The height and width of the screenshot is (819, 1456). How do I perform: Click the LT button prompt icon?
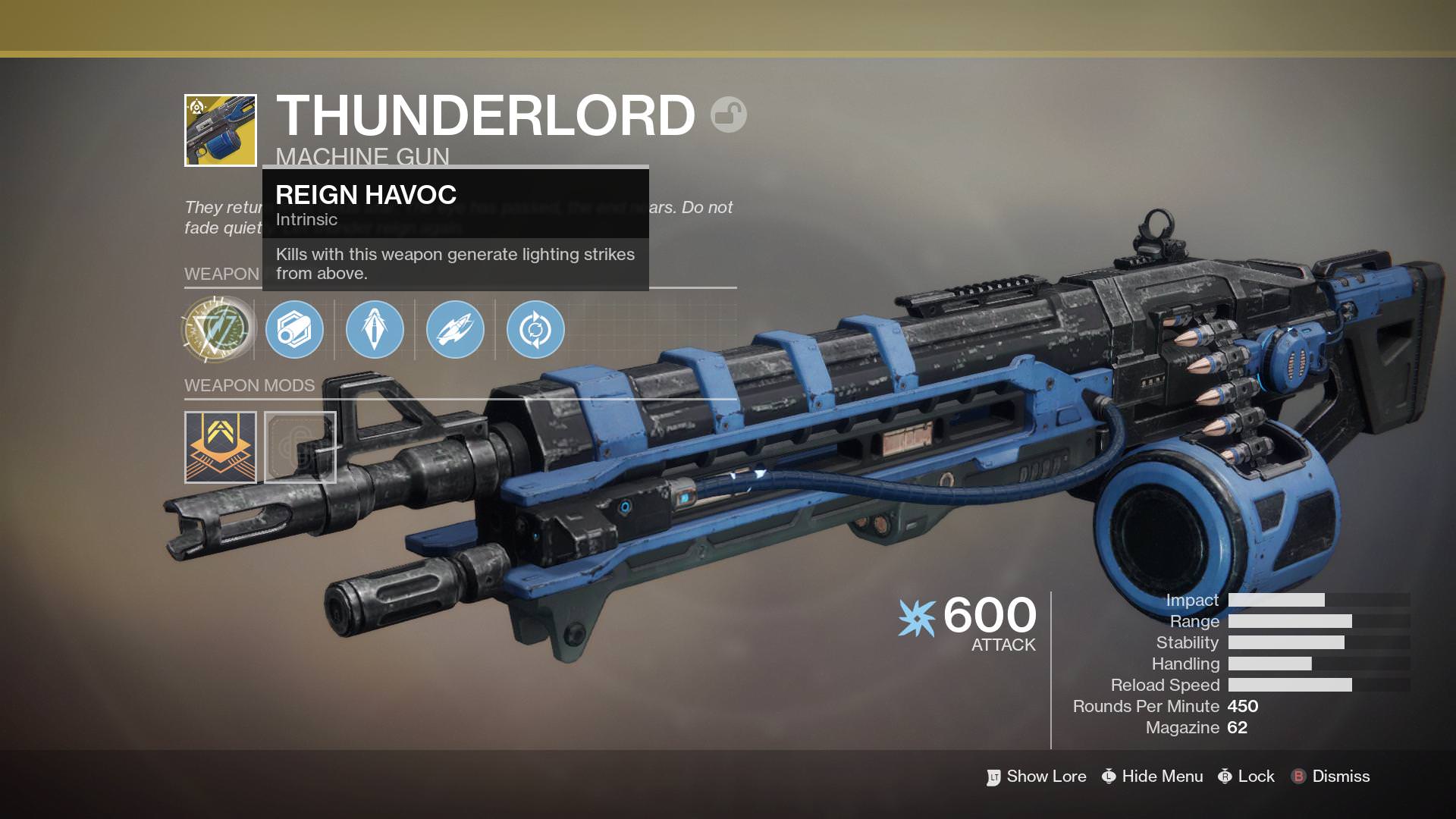tap(993, 777)
